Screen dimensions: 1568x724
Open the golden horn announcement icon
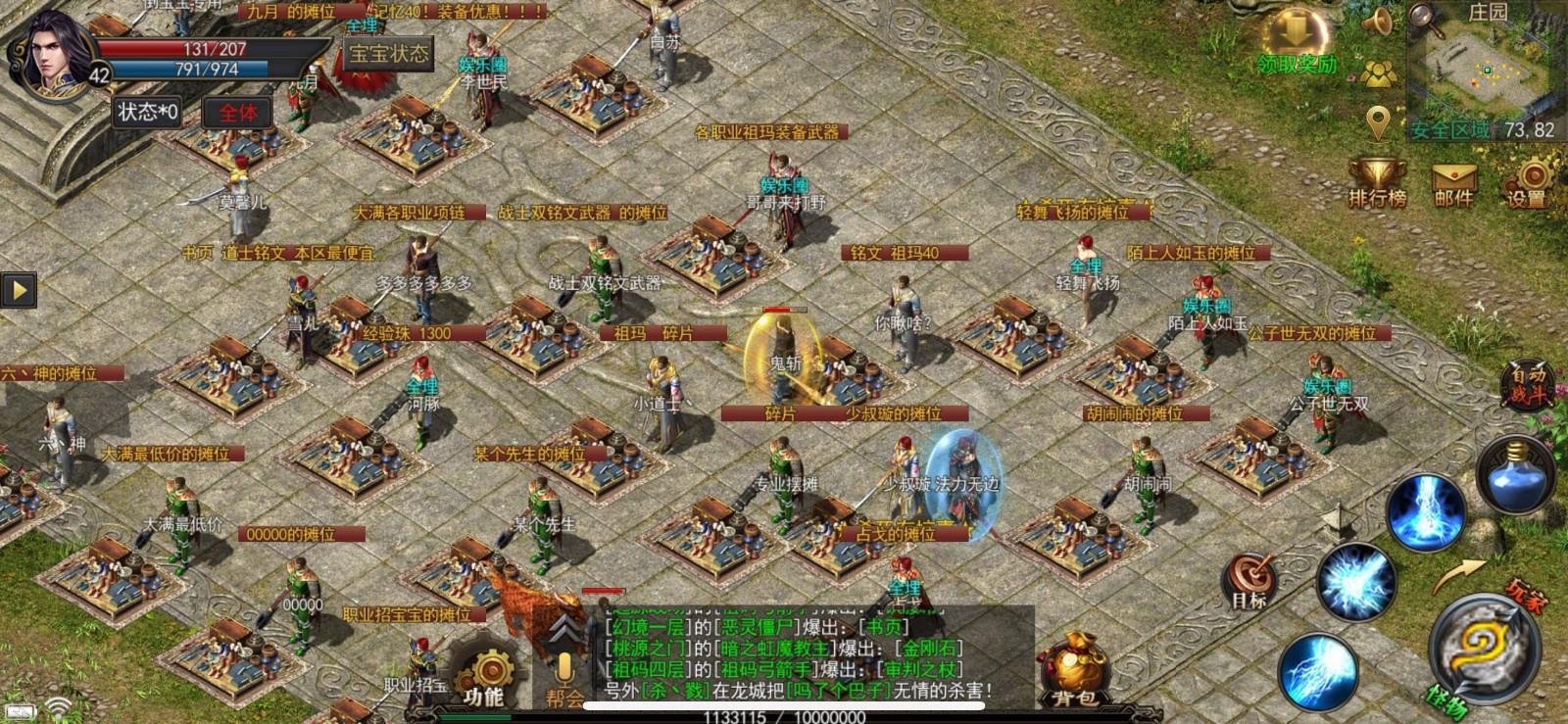pyautogui.click(x=1379, y=22)
